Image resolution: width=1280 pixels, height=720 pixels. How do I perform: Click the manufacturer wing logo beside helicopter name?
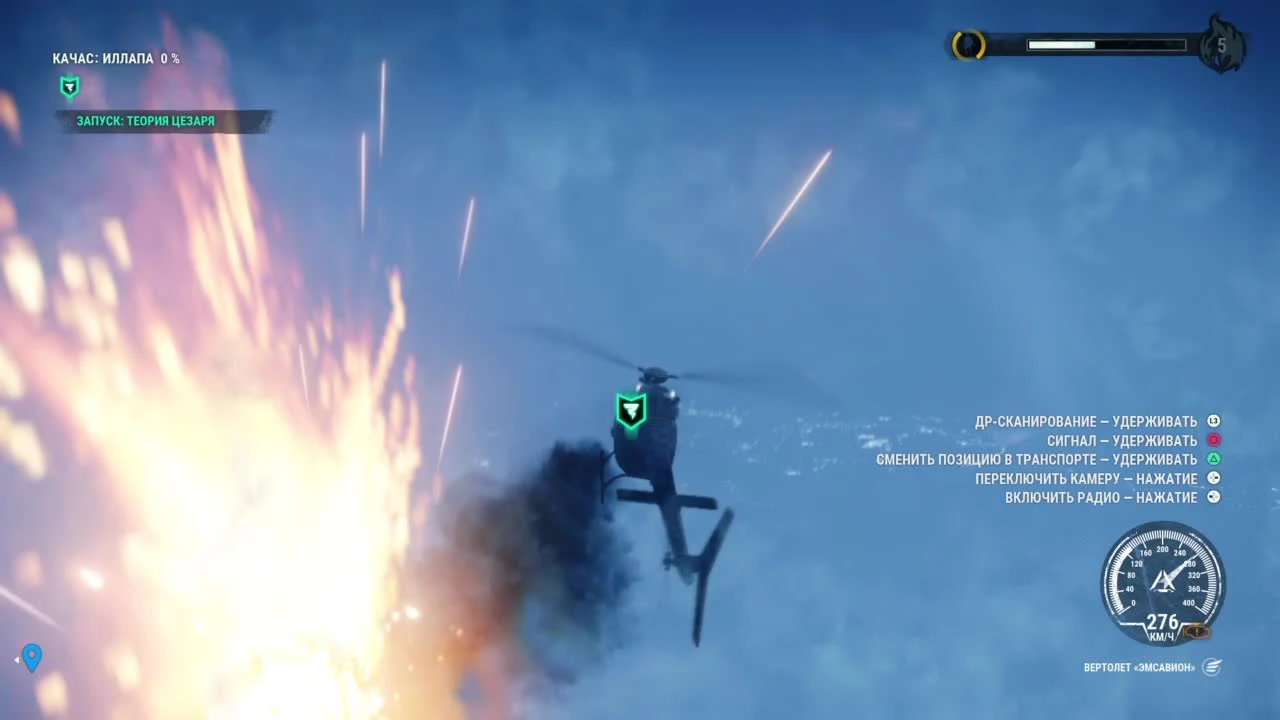pyautogui.click(x=1213, y=667)
